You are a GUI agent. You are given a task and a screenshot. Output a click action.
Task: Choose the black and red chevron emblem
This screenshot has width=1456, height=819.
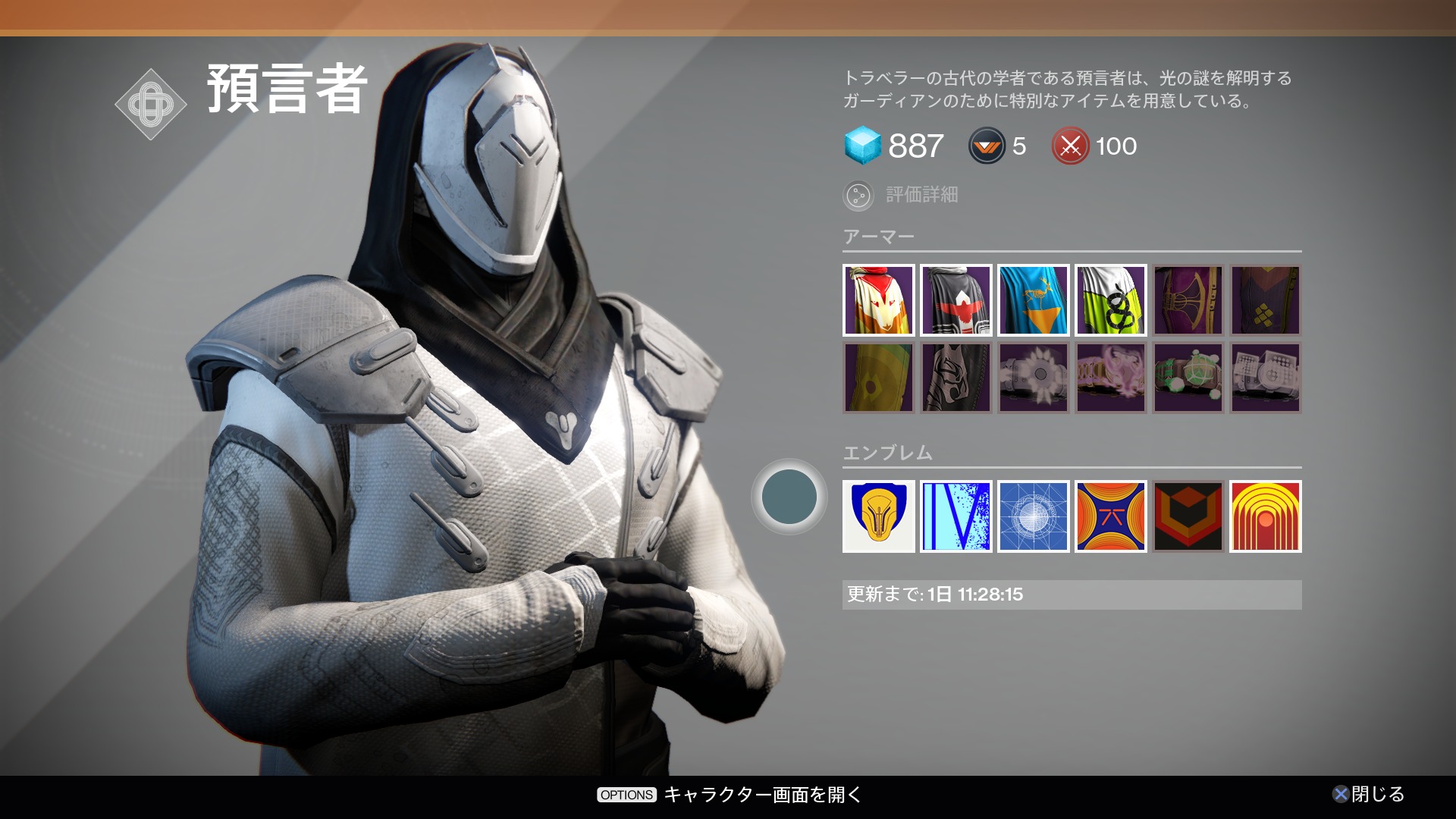coord(1188,516)
